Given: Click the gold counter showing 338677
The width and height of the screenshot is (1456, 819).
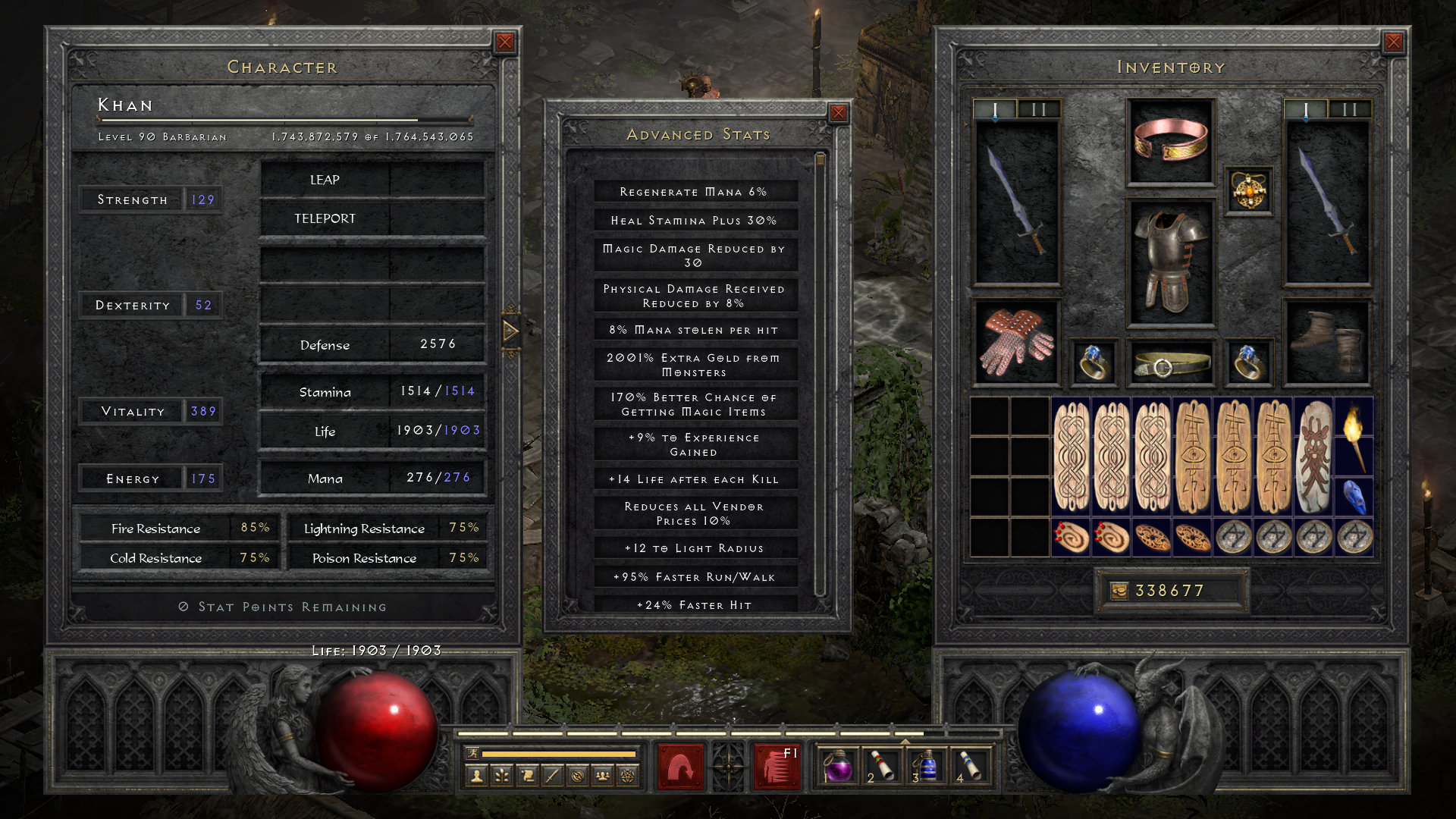Looking at the screenshot, I should tap(1172, 590).
